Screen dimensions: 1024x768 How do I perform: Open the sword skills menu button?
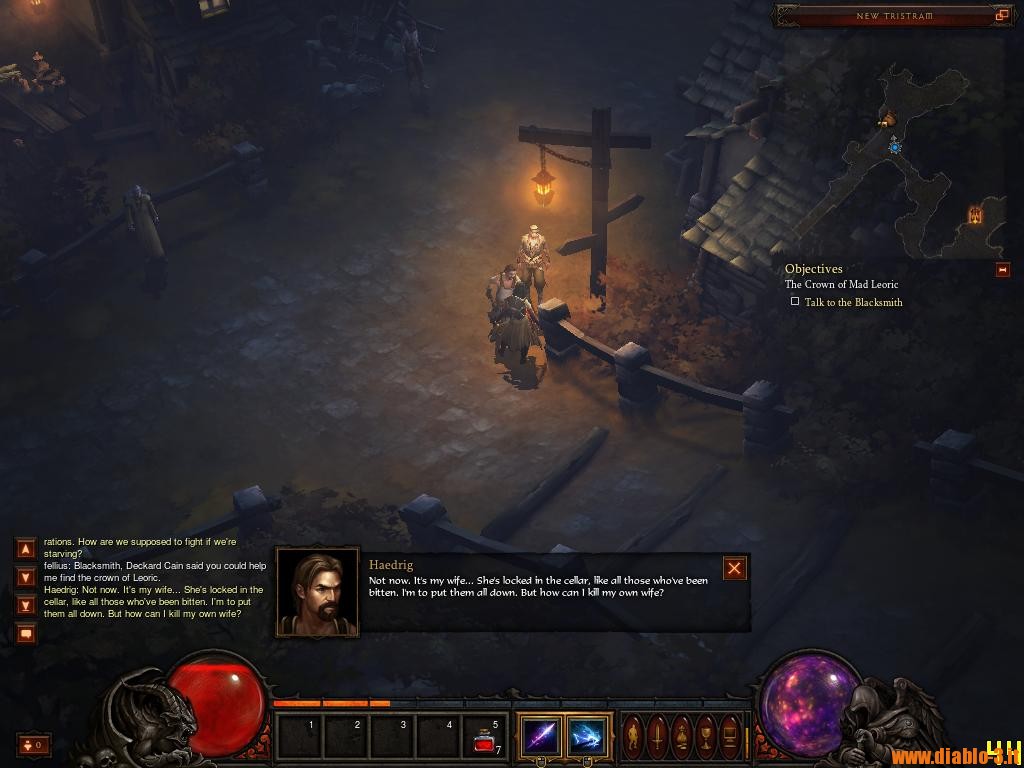coord(658,738)
